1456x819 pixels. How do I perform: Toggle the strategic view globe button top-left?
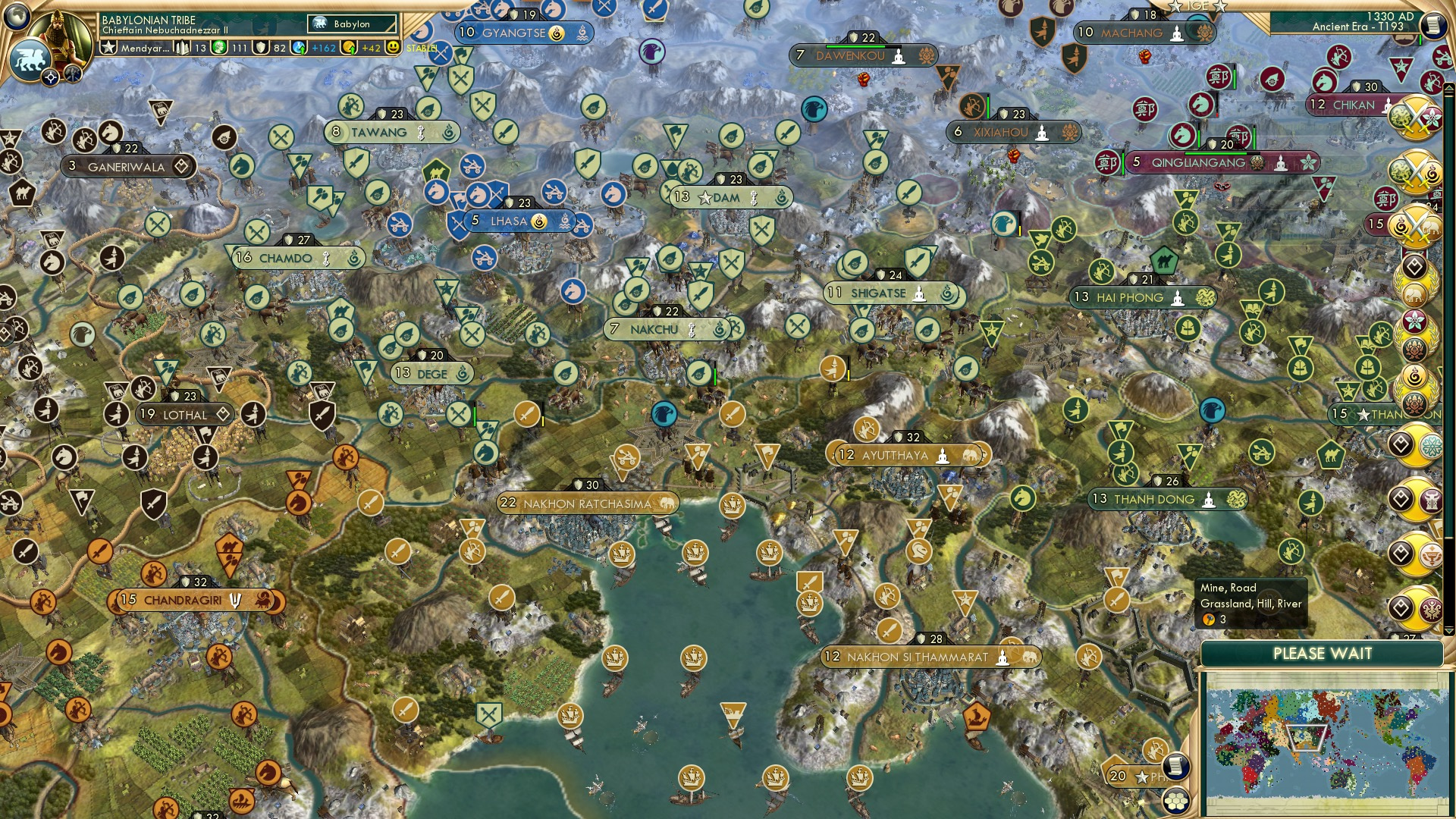(x=17, y=17)
